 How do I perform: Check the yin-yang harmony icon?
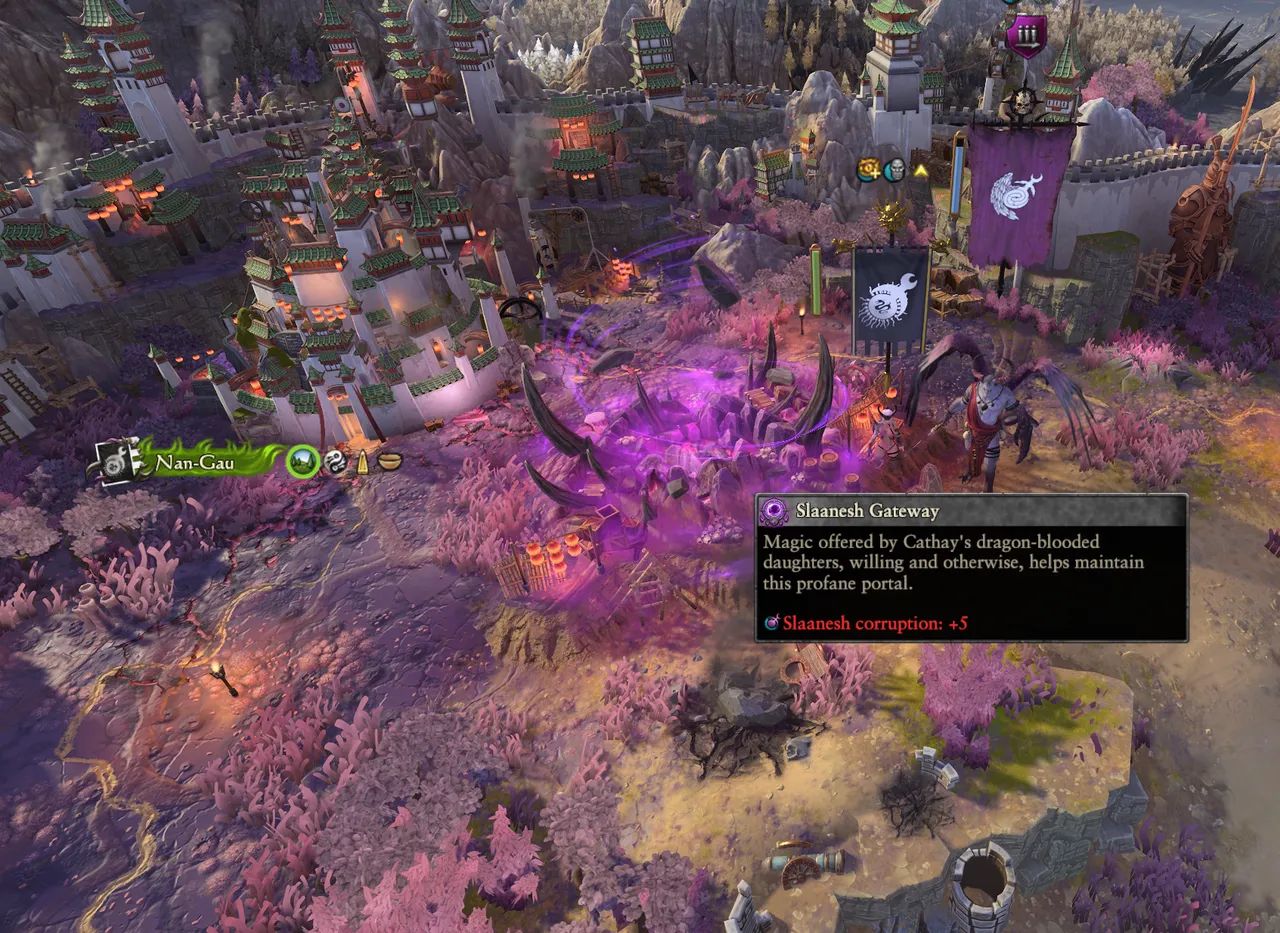tap(335, 463)
